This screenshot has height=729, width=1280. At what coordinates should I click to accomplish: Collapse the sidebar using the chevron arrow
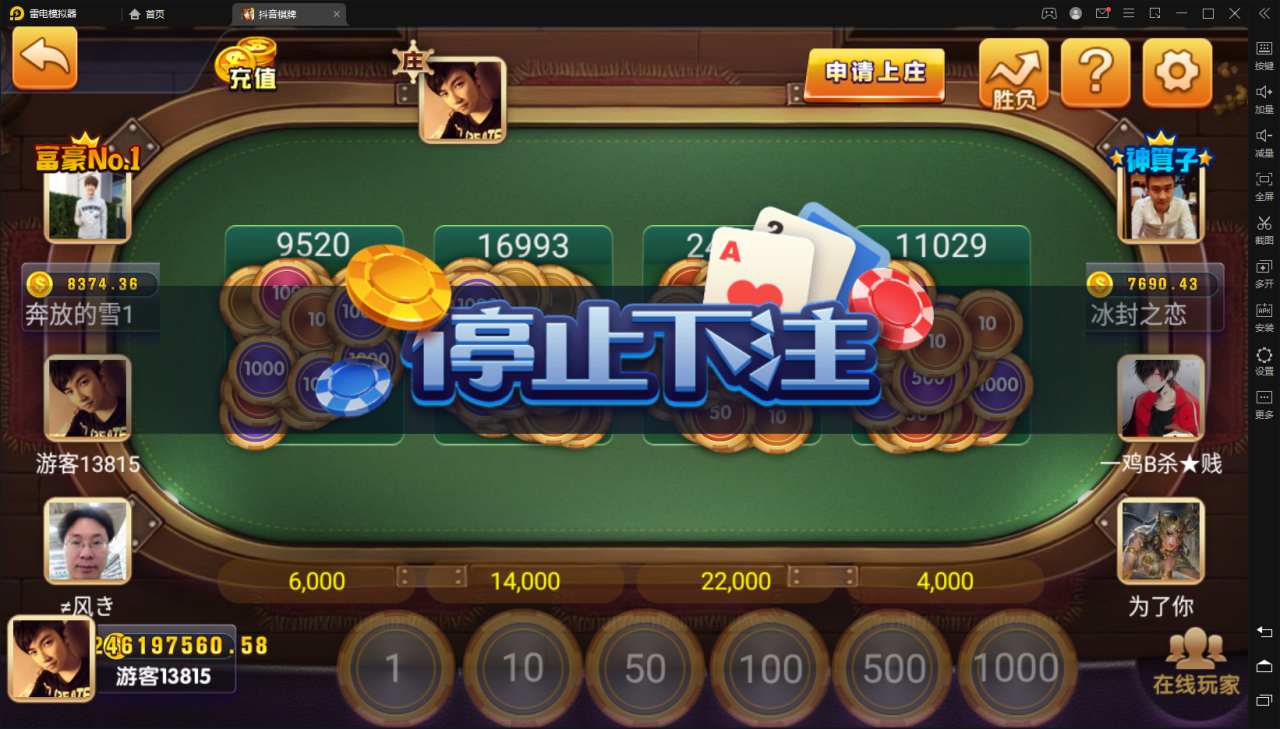coord(1263,14)
